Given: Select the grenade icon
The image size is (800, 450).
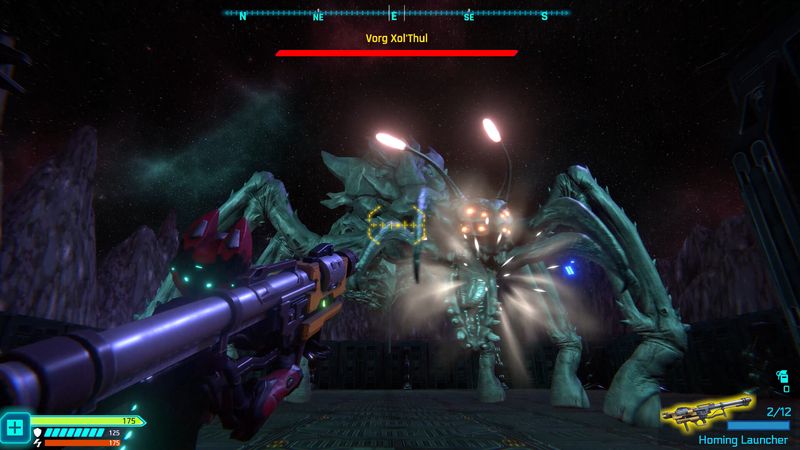Looking at the screenshot, I should tap(782, 377).
